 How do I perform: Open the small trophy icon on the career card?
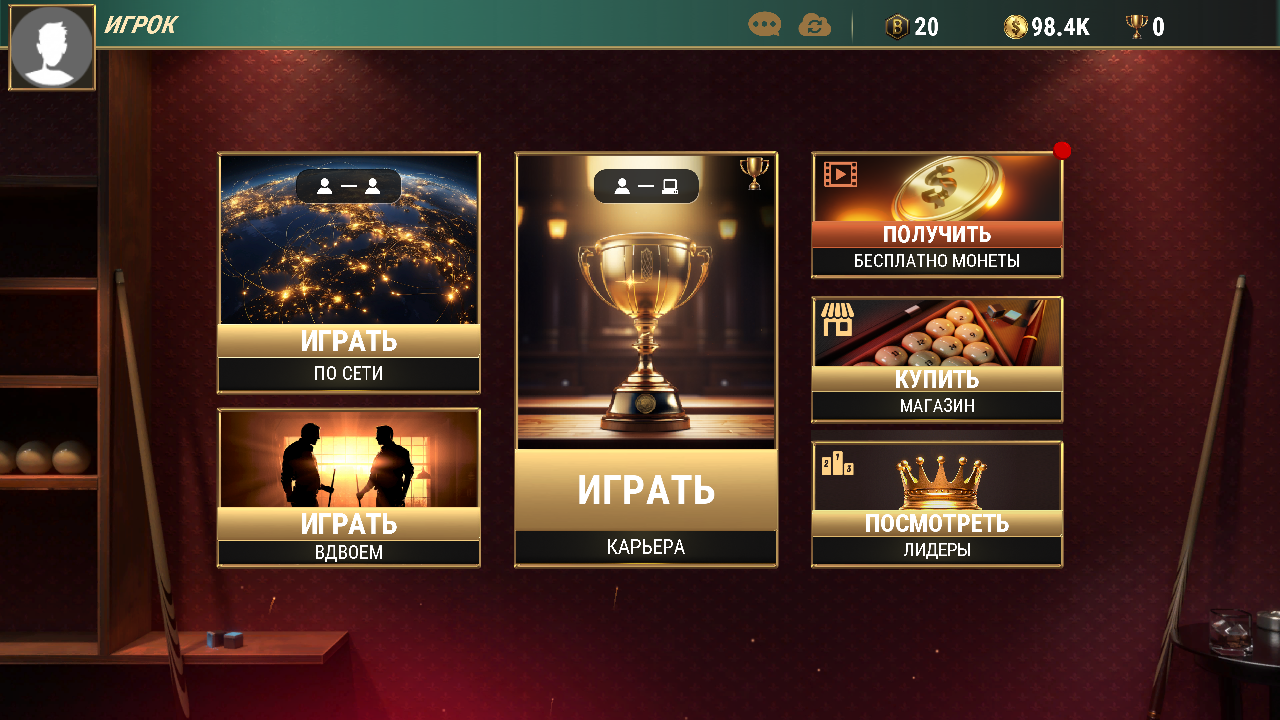(x=756, y=171)
